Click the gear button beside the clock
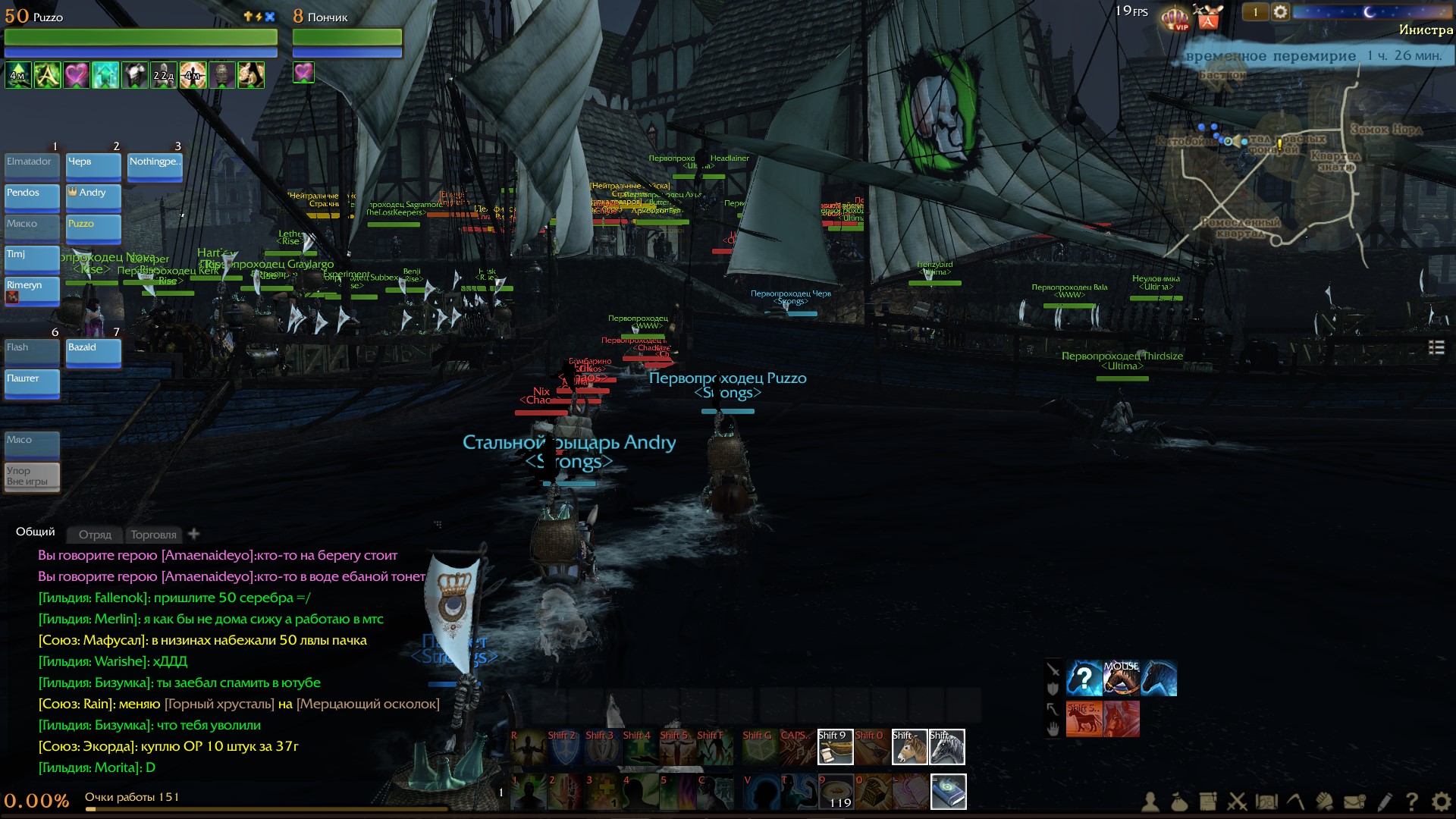Image resolution: width=1456 pixels, height=819 pixels. tap(1280, 12)
